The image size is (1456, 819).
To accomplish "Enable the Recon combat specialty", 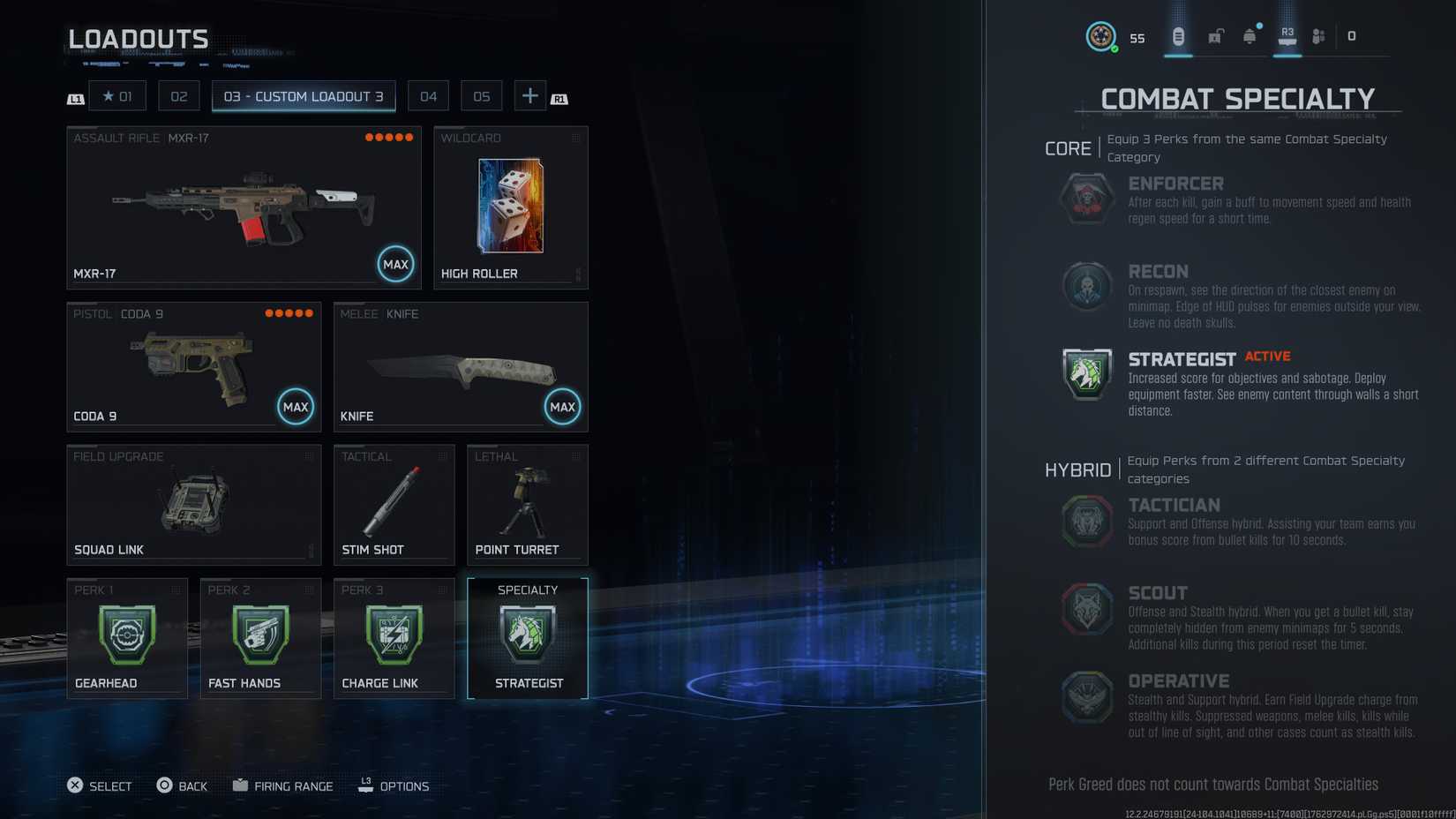I will click(x=1086, y=287).
